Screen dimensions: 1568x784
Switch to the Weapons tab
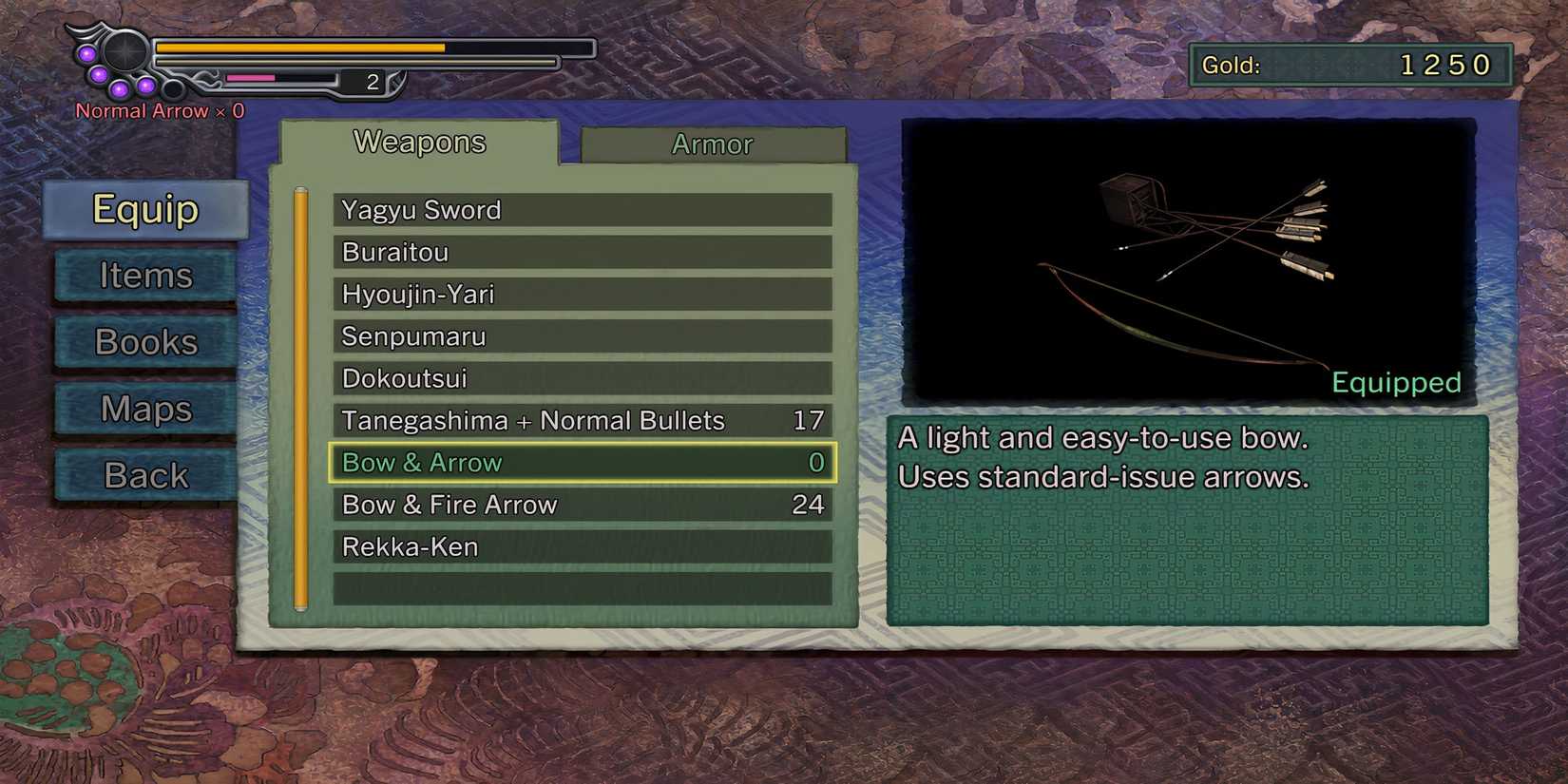tap(419, 142)
